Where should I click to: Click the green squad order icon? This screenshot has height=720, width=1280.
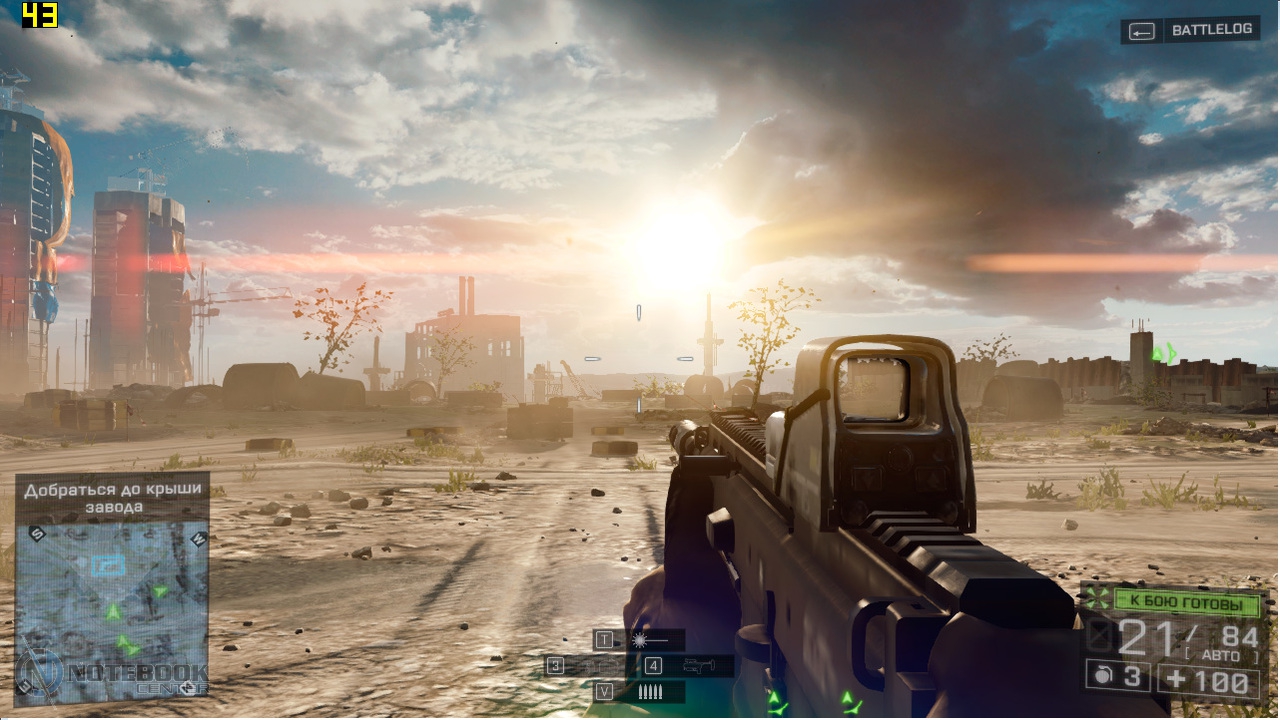click(1097, 600)
